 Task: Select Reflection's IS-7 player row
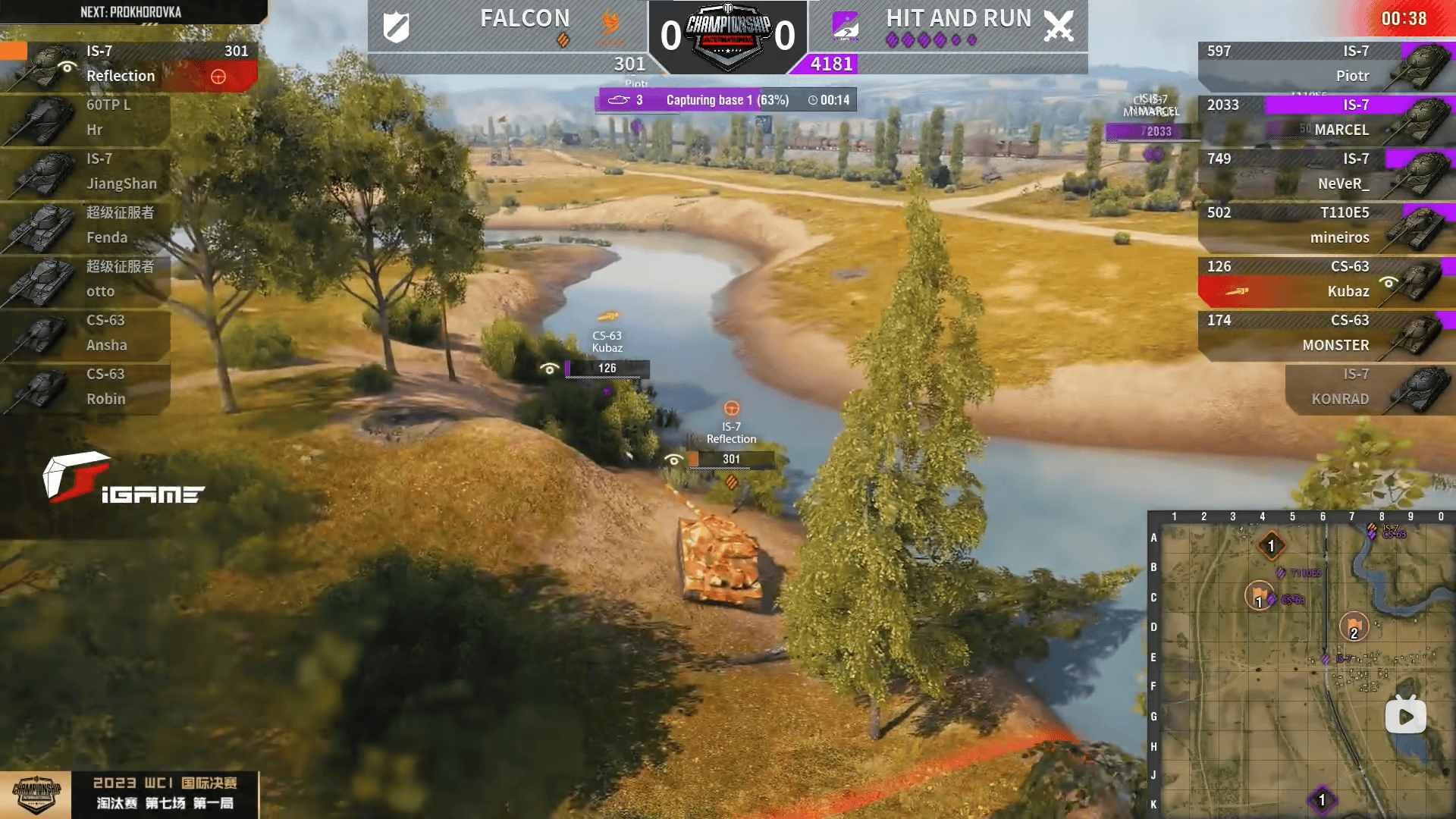[x=129, y=64]
